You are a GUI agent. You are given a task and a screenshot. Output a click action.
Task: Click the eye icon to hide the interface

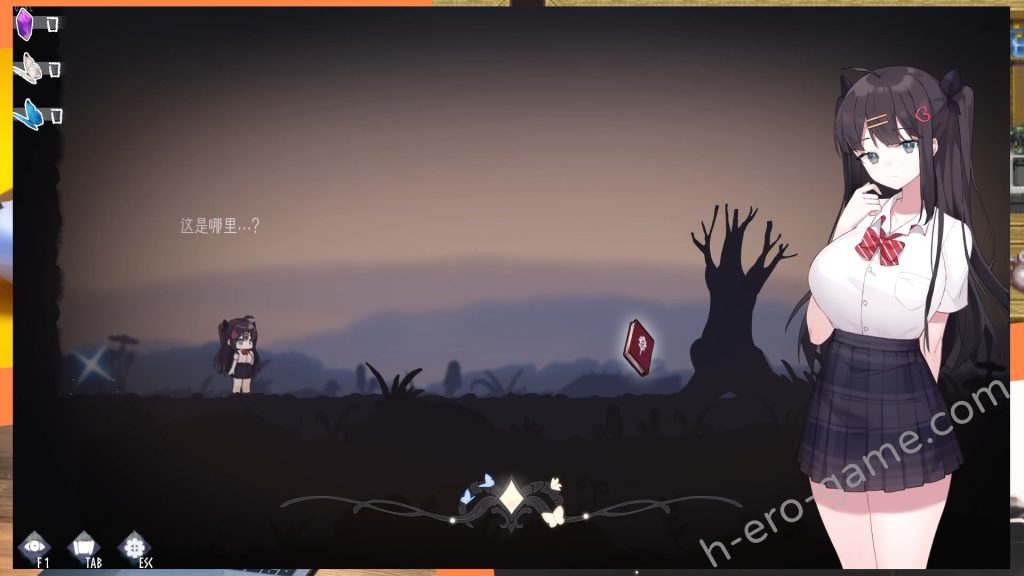[x=35, y=546]
